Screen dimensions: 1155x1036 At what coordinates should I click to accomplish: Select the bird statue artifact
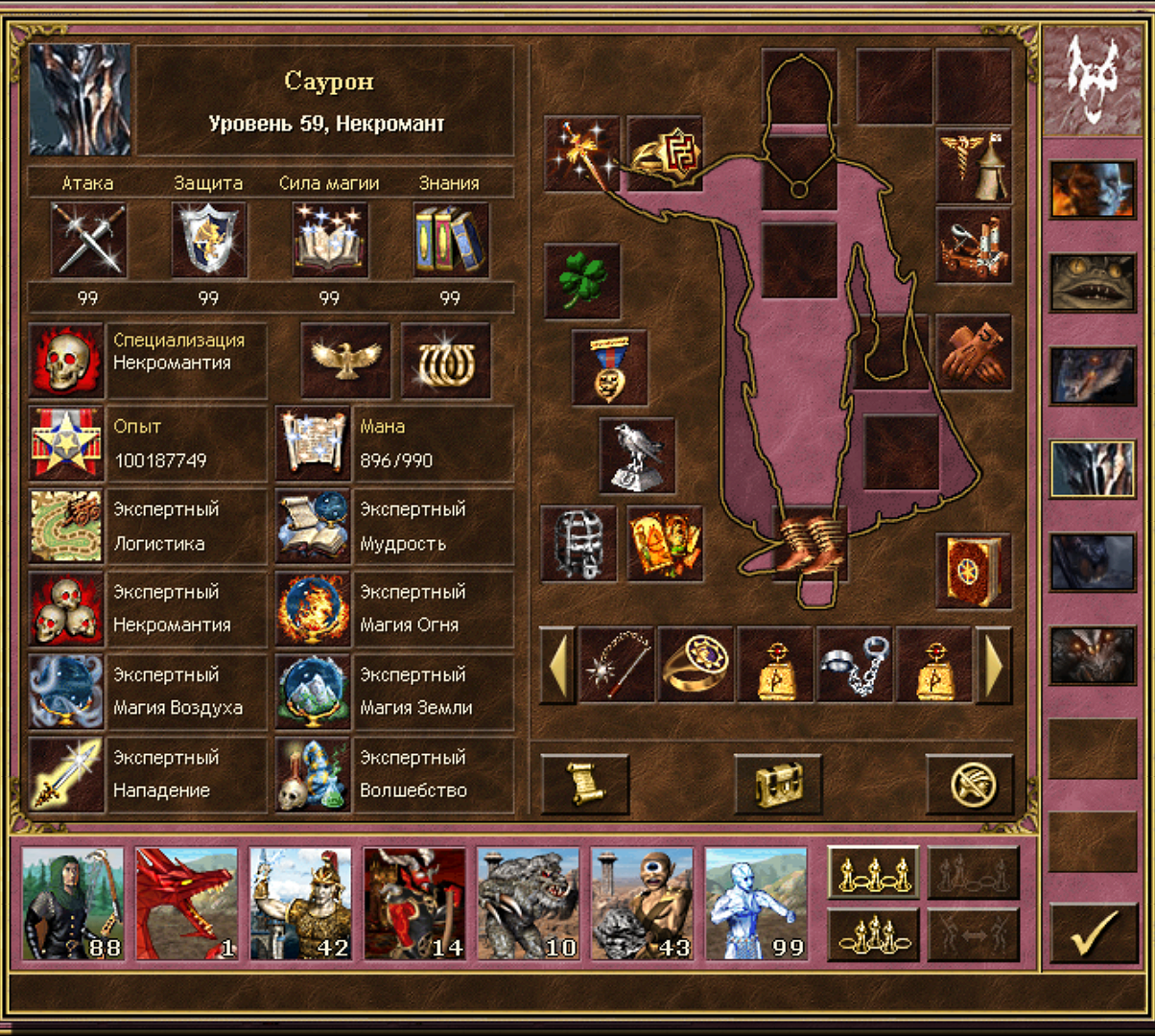[637, 455]
